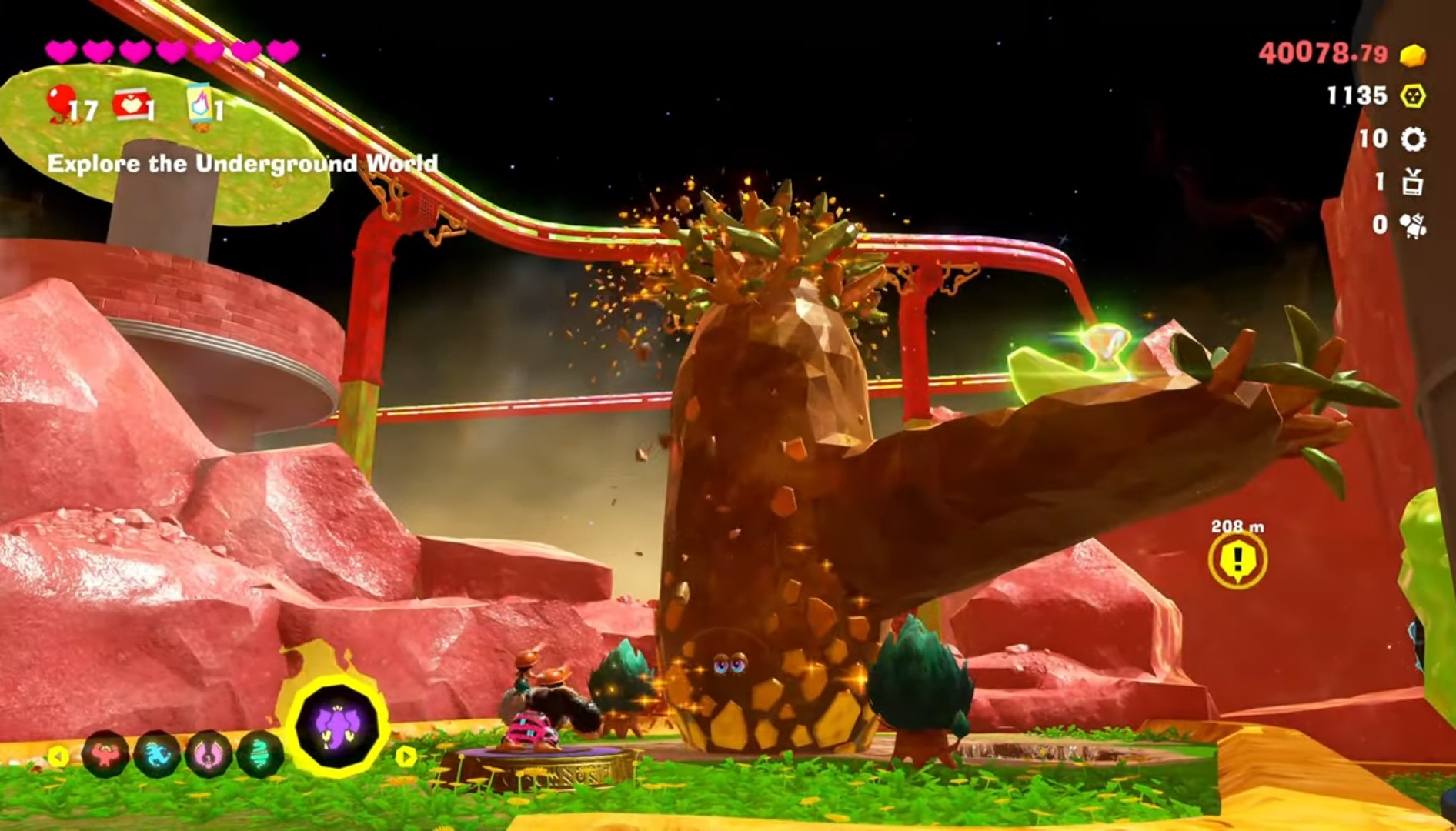Switch to the teal Snake Bananza icon
Viewport: 1456px width, 831px height.
coord(260,755)
